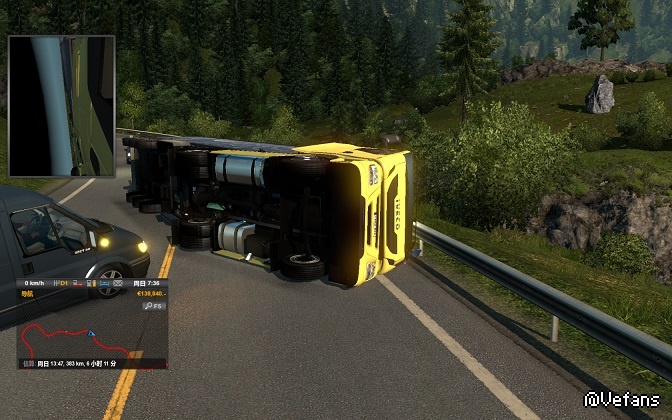Select the rest bed icon
Viewport: 672px width, 420px height.
point(103,283)
